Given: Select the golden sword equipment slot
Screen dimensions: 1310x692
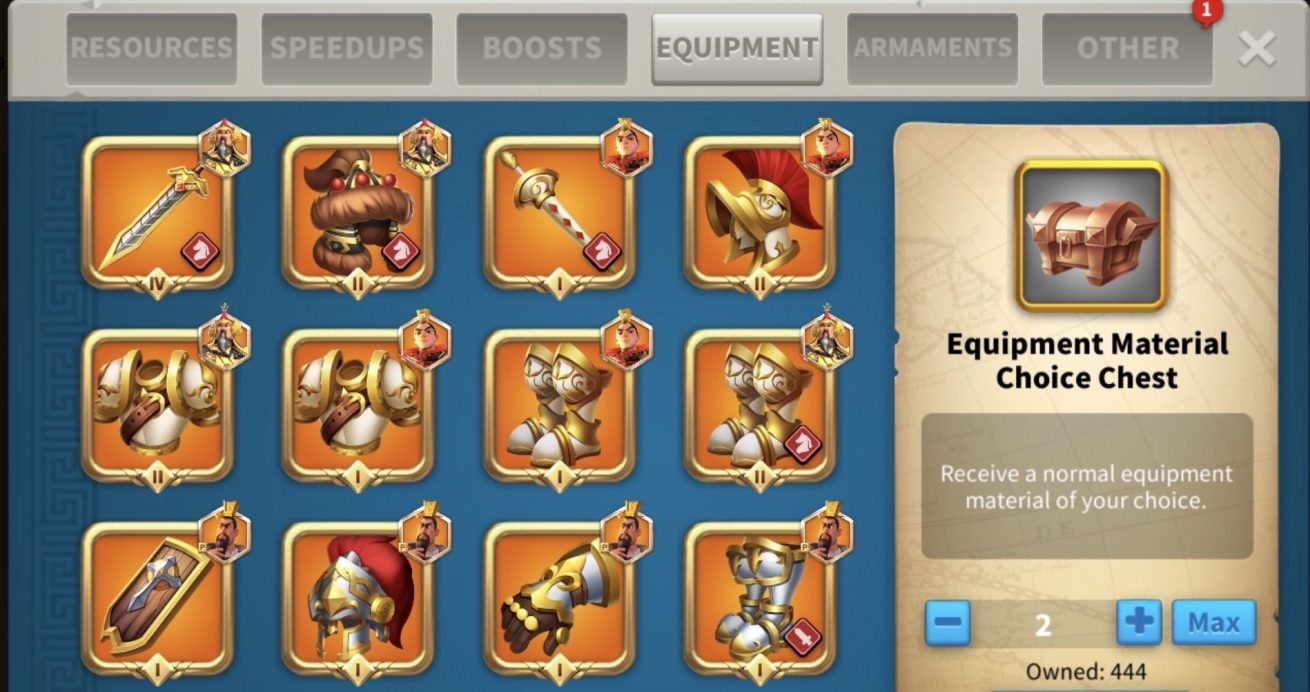Looking at the screenshot, I should (x=157, y=213).
